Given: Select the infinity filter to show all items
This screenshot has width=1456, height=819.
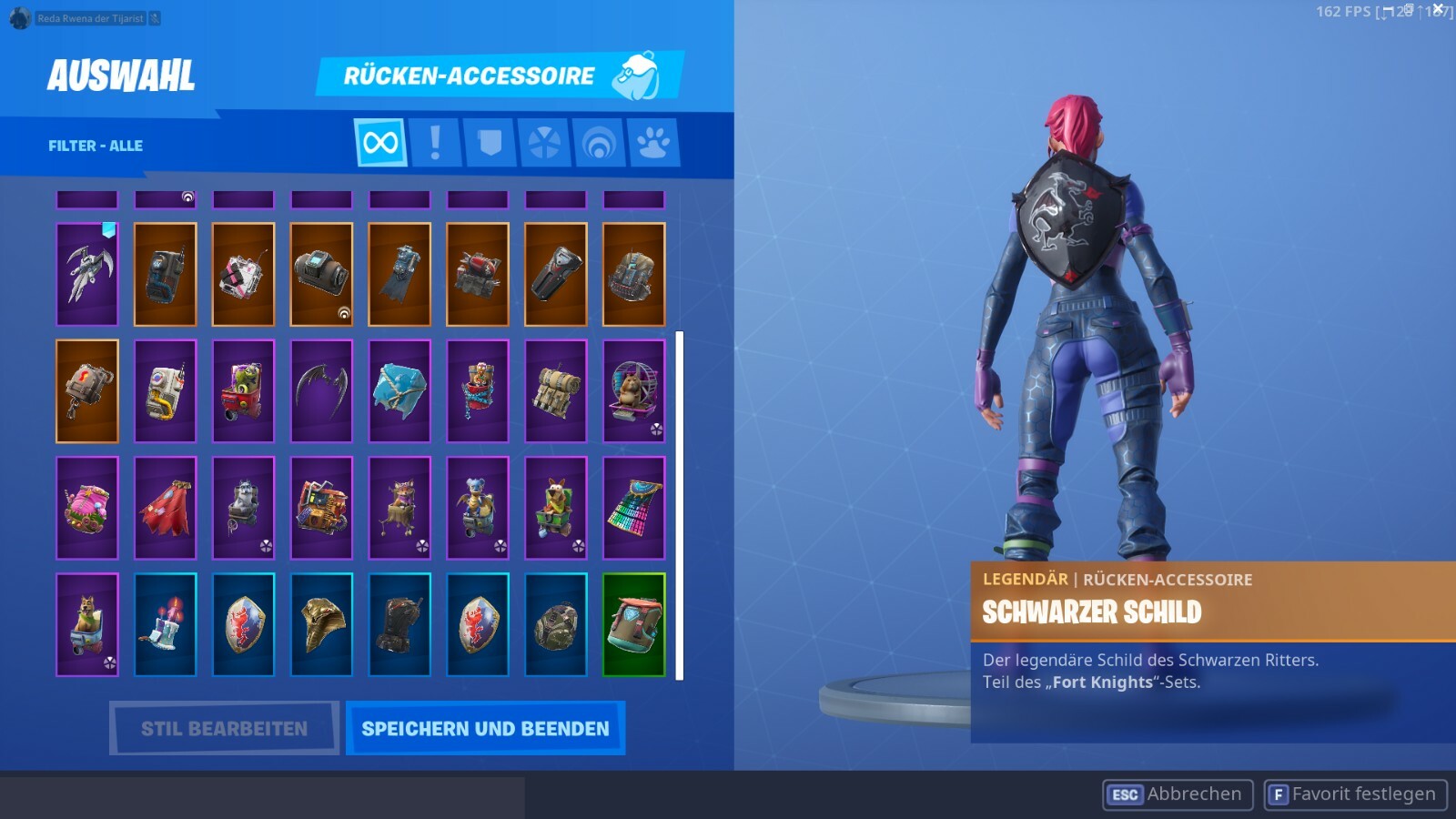Looking at the screenshot, I should (x=380, y=142).
